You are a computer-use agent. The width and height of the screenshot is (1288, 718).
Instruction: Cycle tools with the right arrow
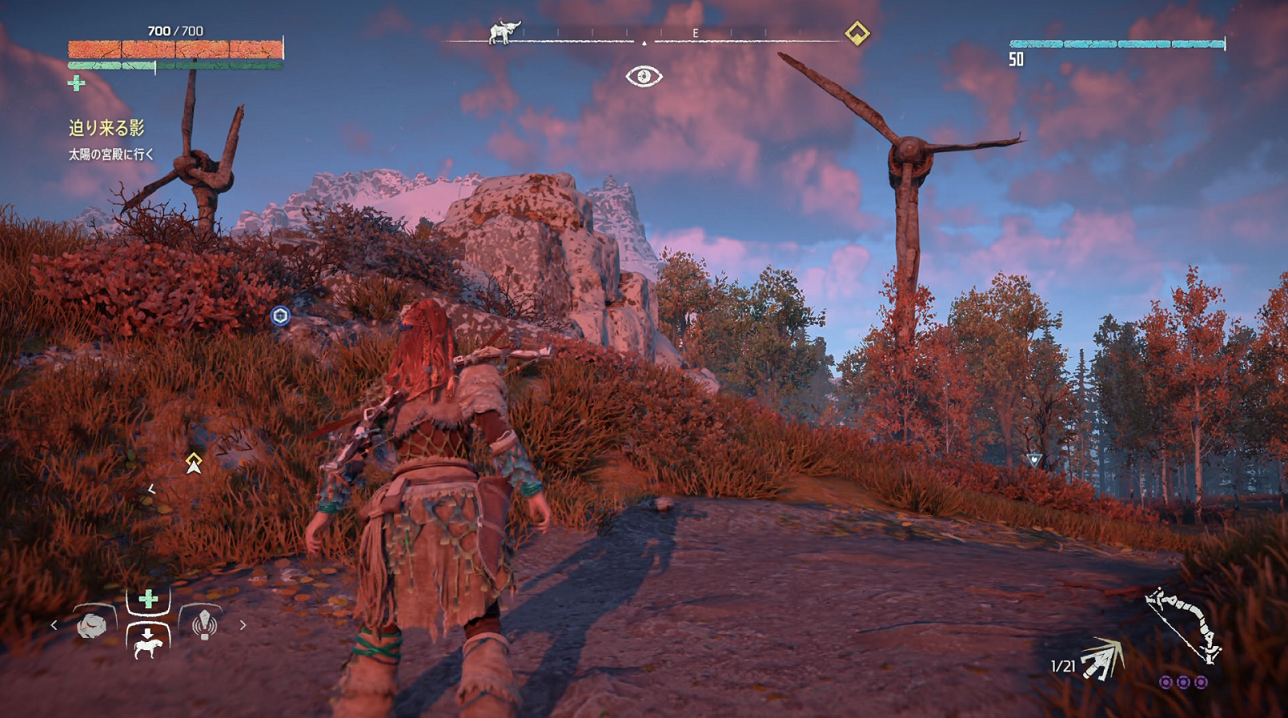[x=242, y=626]
